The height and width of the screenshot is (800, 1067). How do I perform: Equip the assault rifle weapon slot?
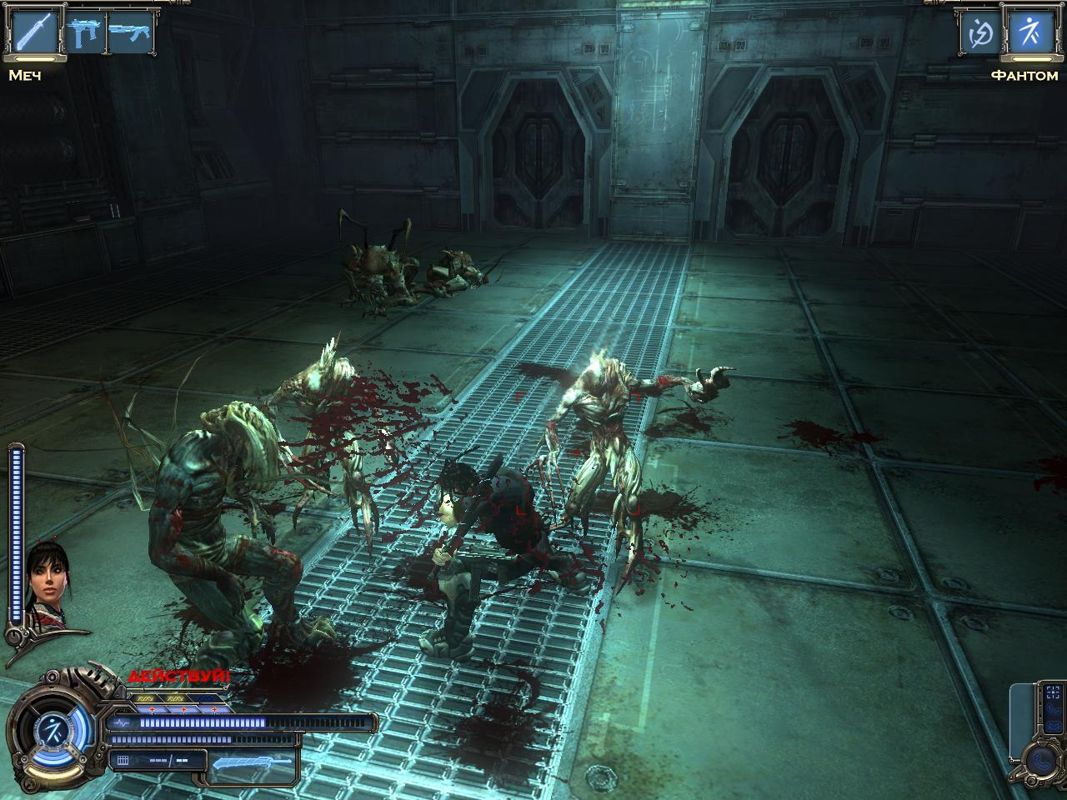click(x=130, y=32)
